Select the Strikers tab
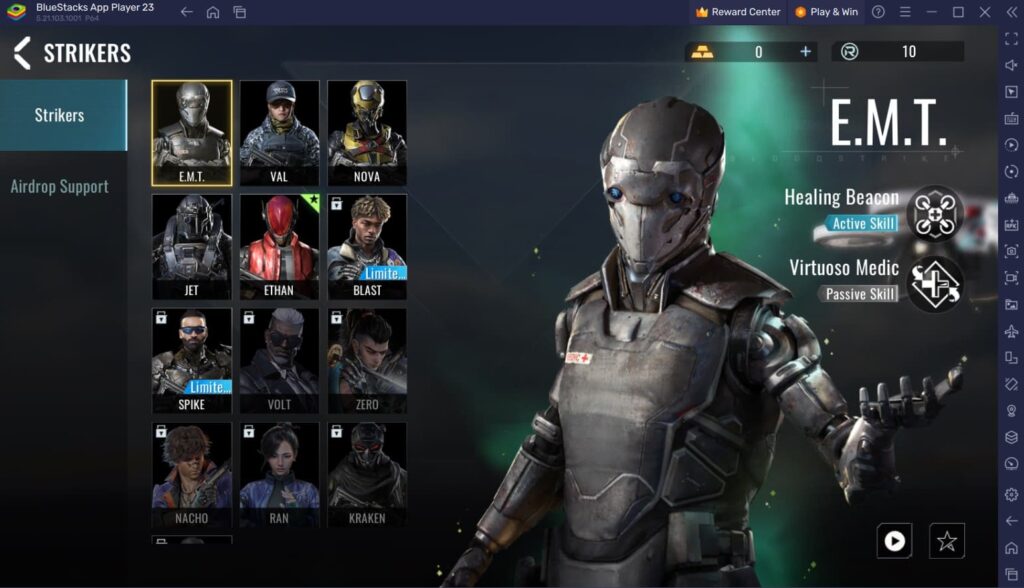1024x588 pixels. 60,115
